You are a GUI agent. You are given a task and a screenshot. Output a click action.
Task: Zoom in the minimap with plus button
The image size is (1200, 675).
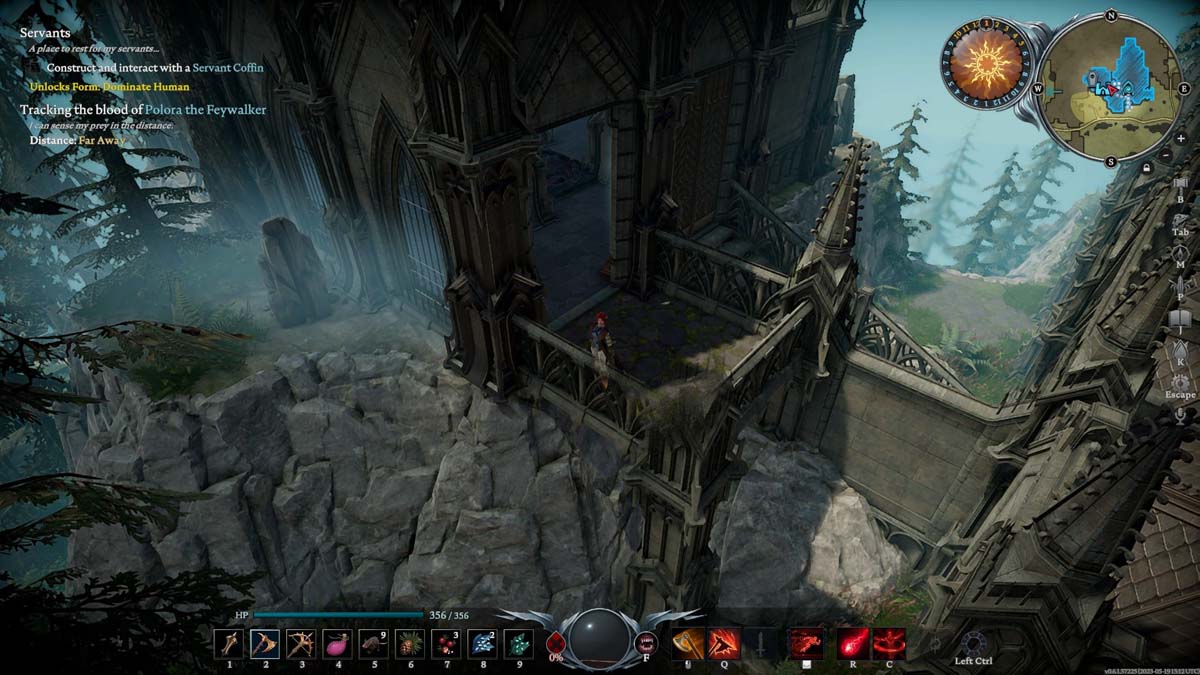(1181, 139)
